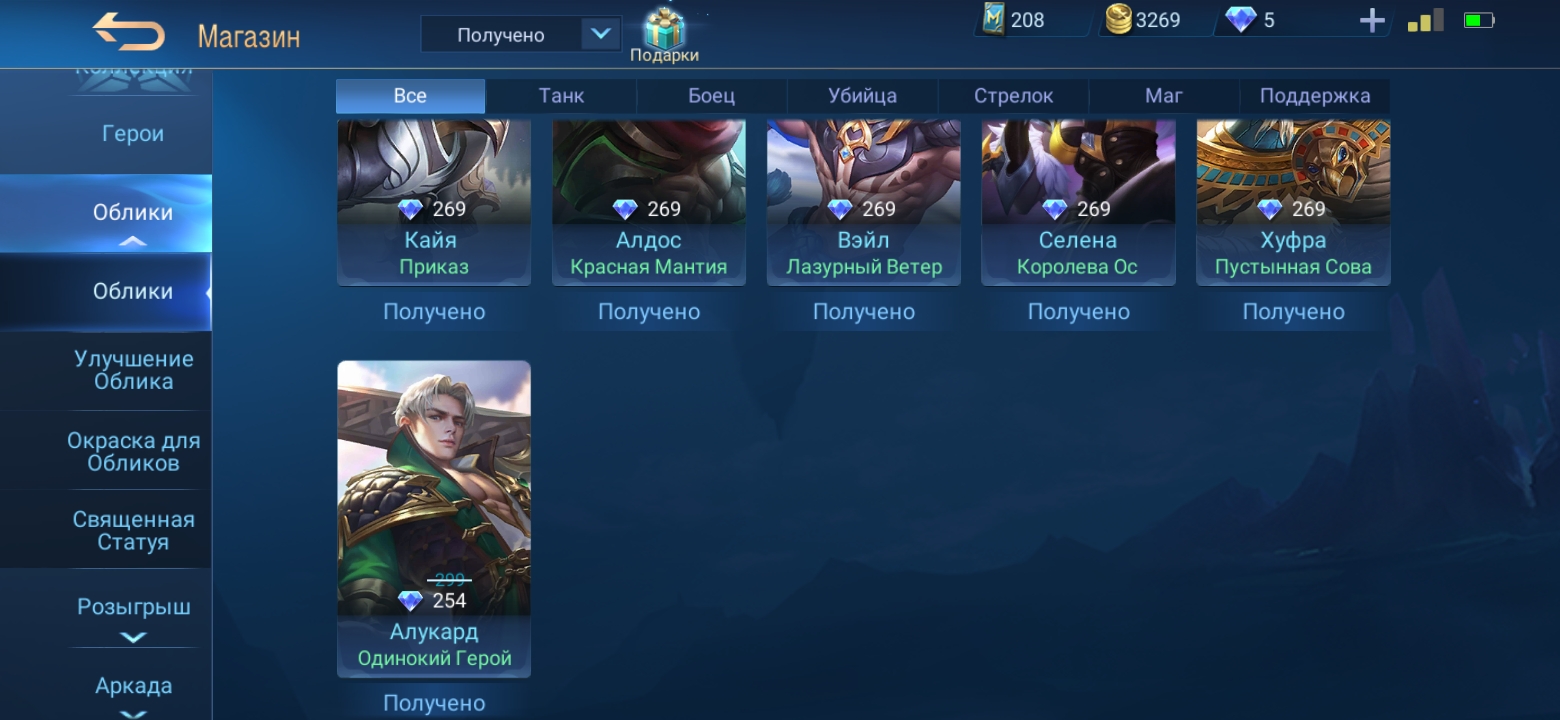Switch to the Танк tab

point(561,96)
